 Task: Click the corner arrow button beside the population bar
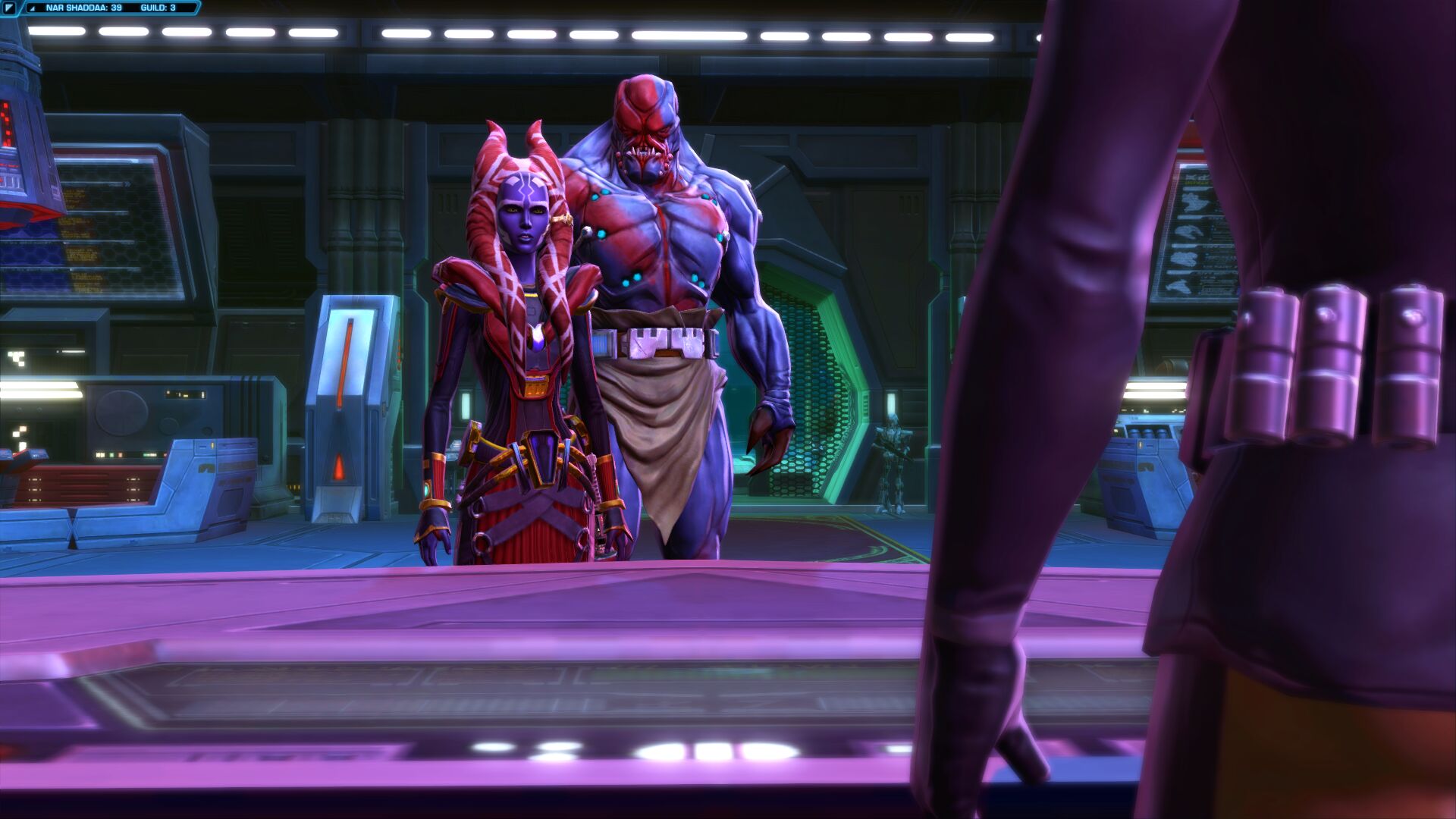[x=9, y=8]
